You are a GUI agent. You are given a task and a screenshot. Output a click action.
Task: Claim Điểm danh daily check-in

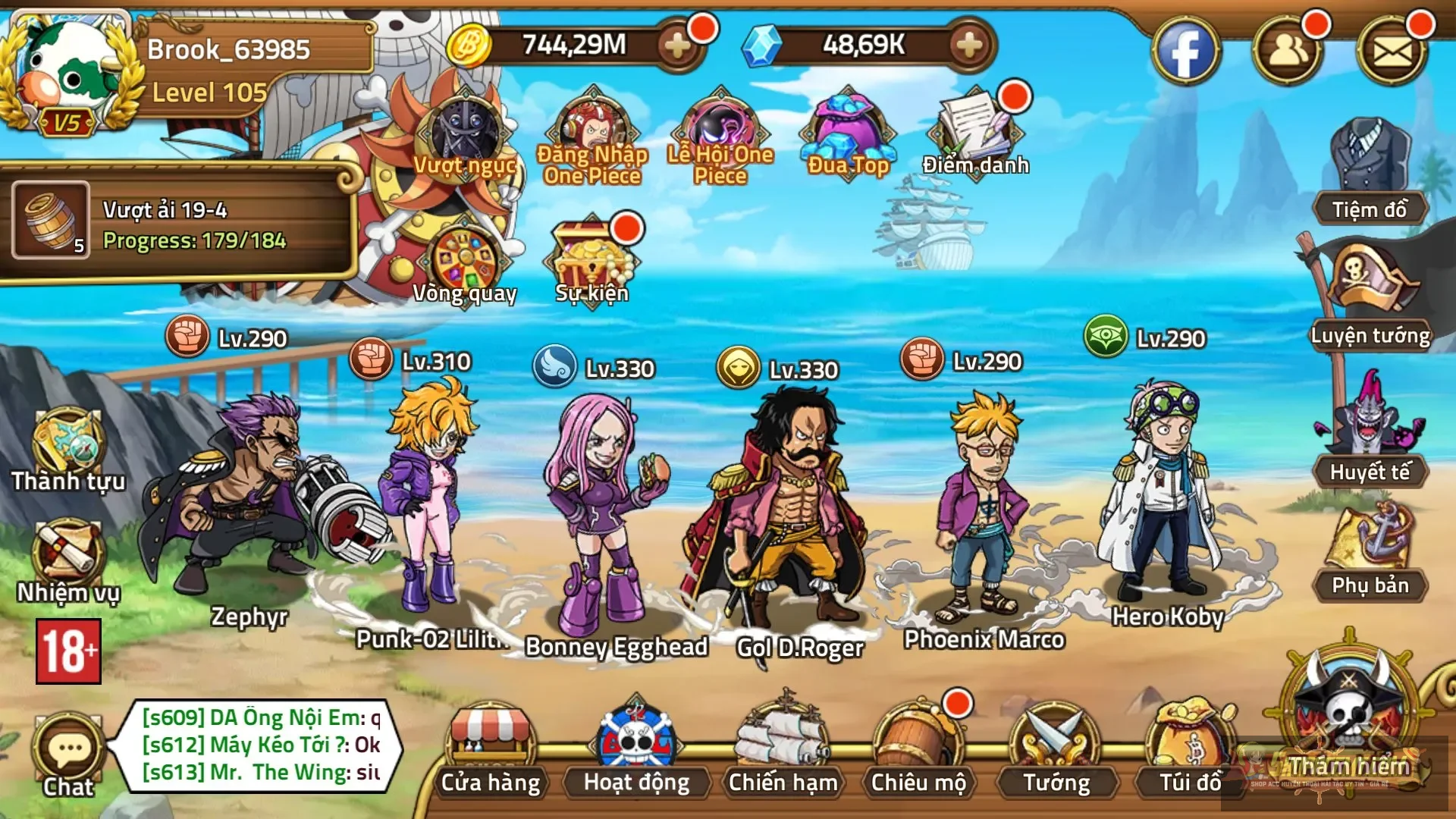pos(975,133)
